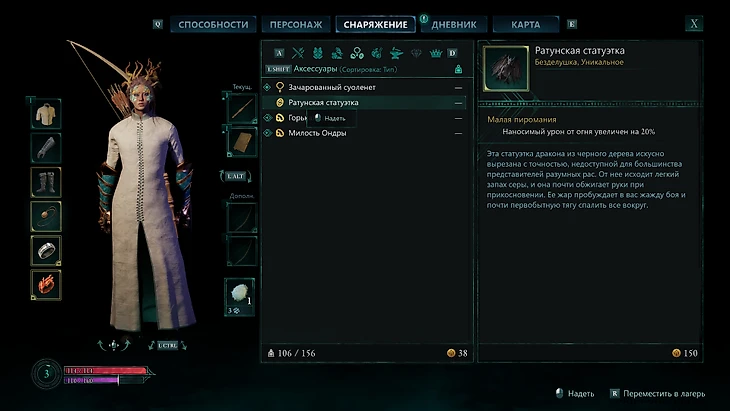This screenshot has width=730, height=411.
Task: Open the crossed weapons inventory category
Action: pyautogui.click(x=298, y=53)
